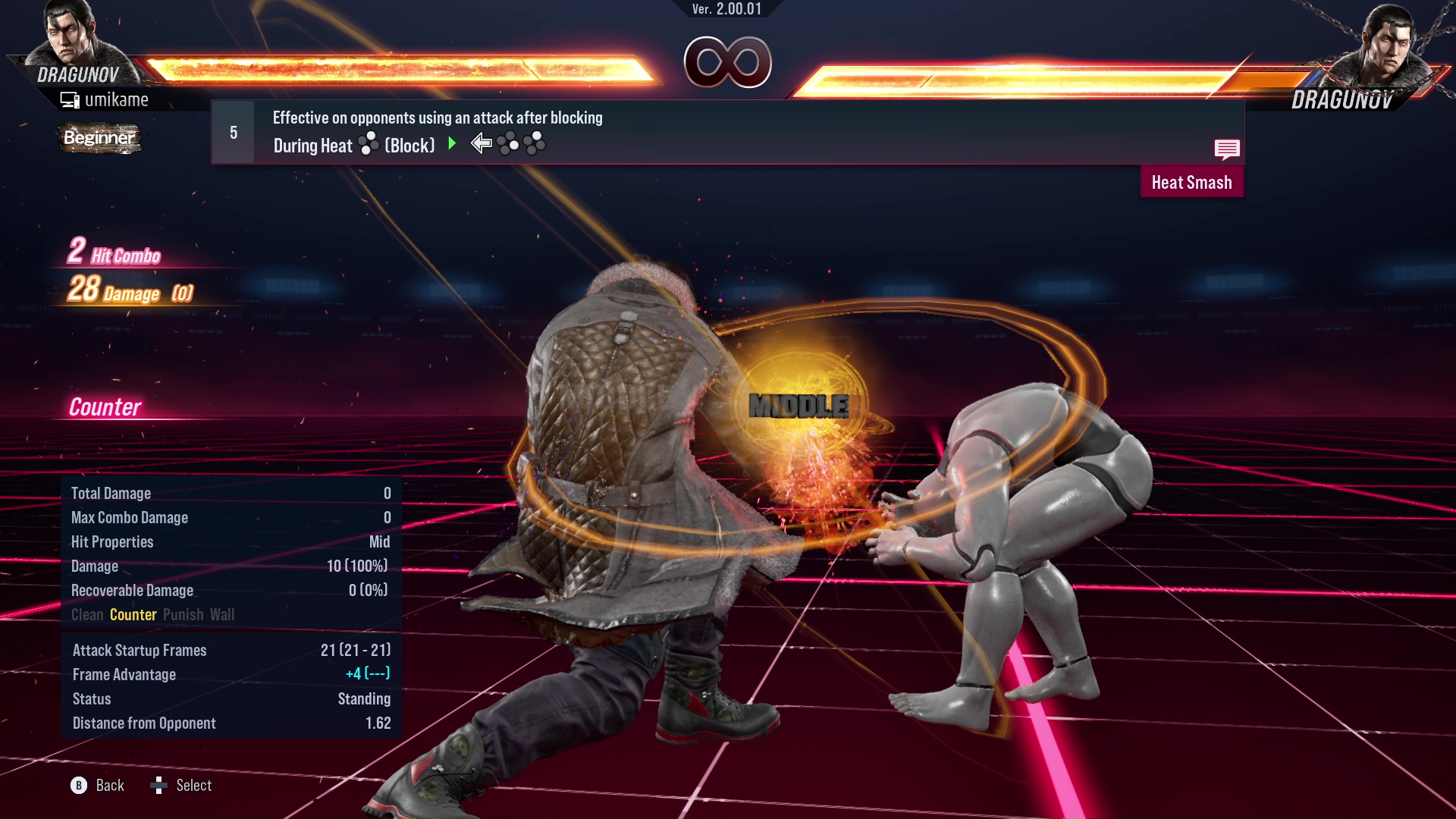Click the d-pad Select icon at bottom
1456x819 pixels.
[159, 786]
